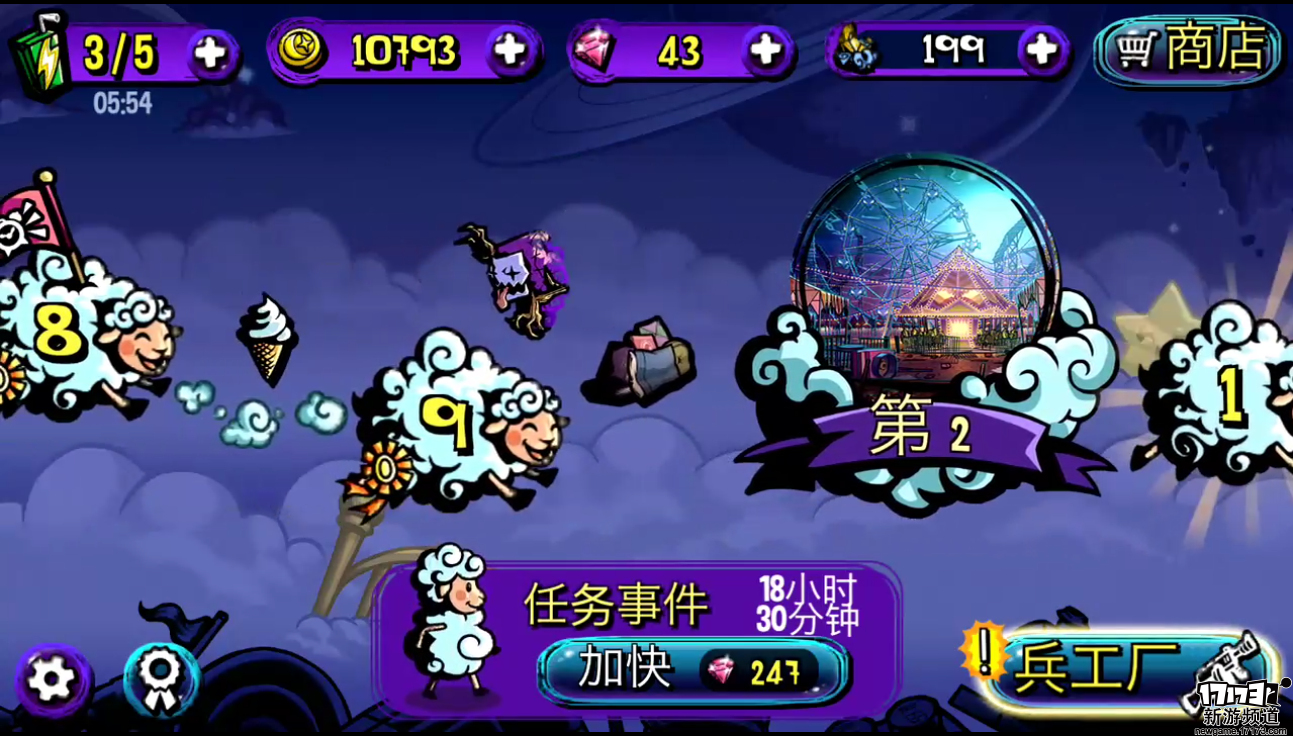Speed up the task with 加快 button
The image size is (1293, 736).
coord(694,671)
